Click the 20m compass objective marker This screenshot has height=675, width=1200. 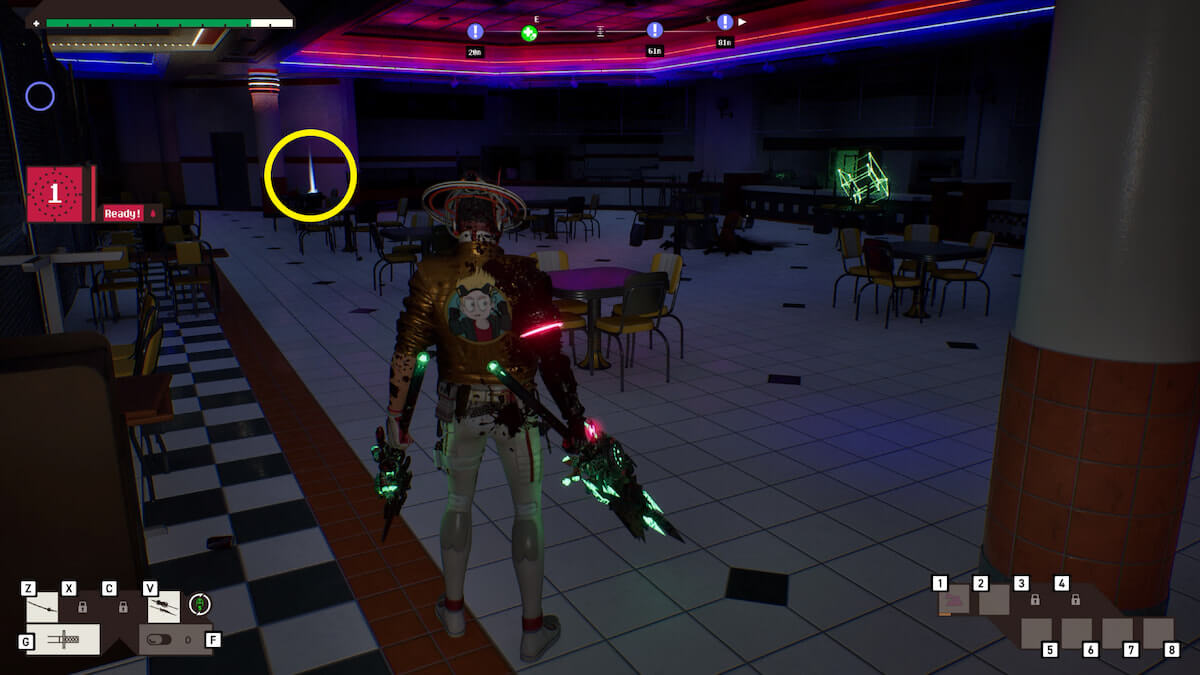click(x=475, y=32)
